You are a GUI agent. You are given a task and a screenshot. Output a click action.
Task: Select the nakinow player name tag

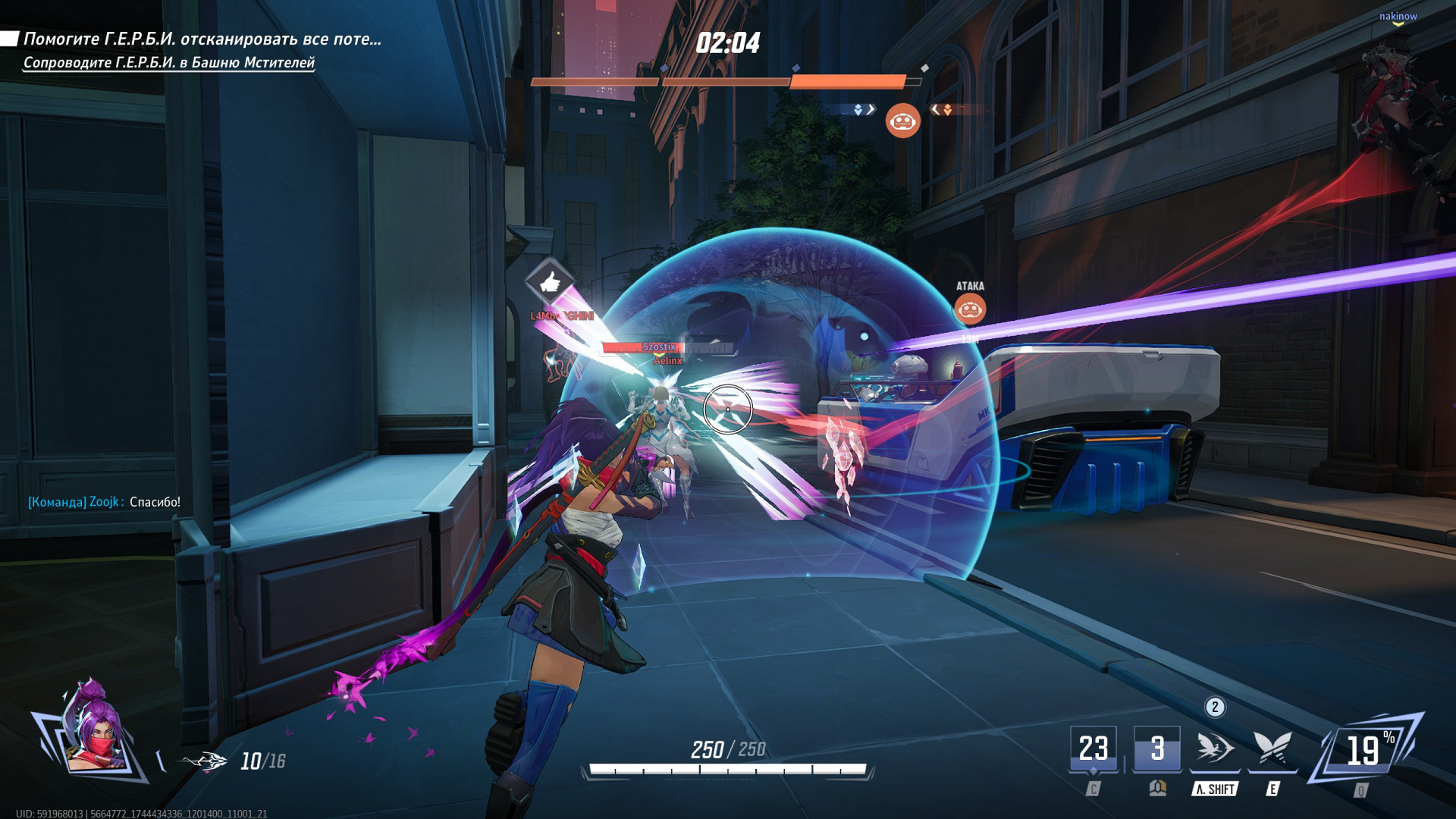(1398, 16)
